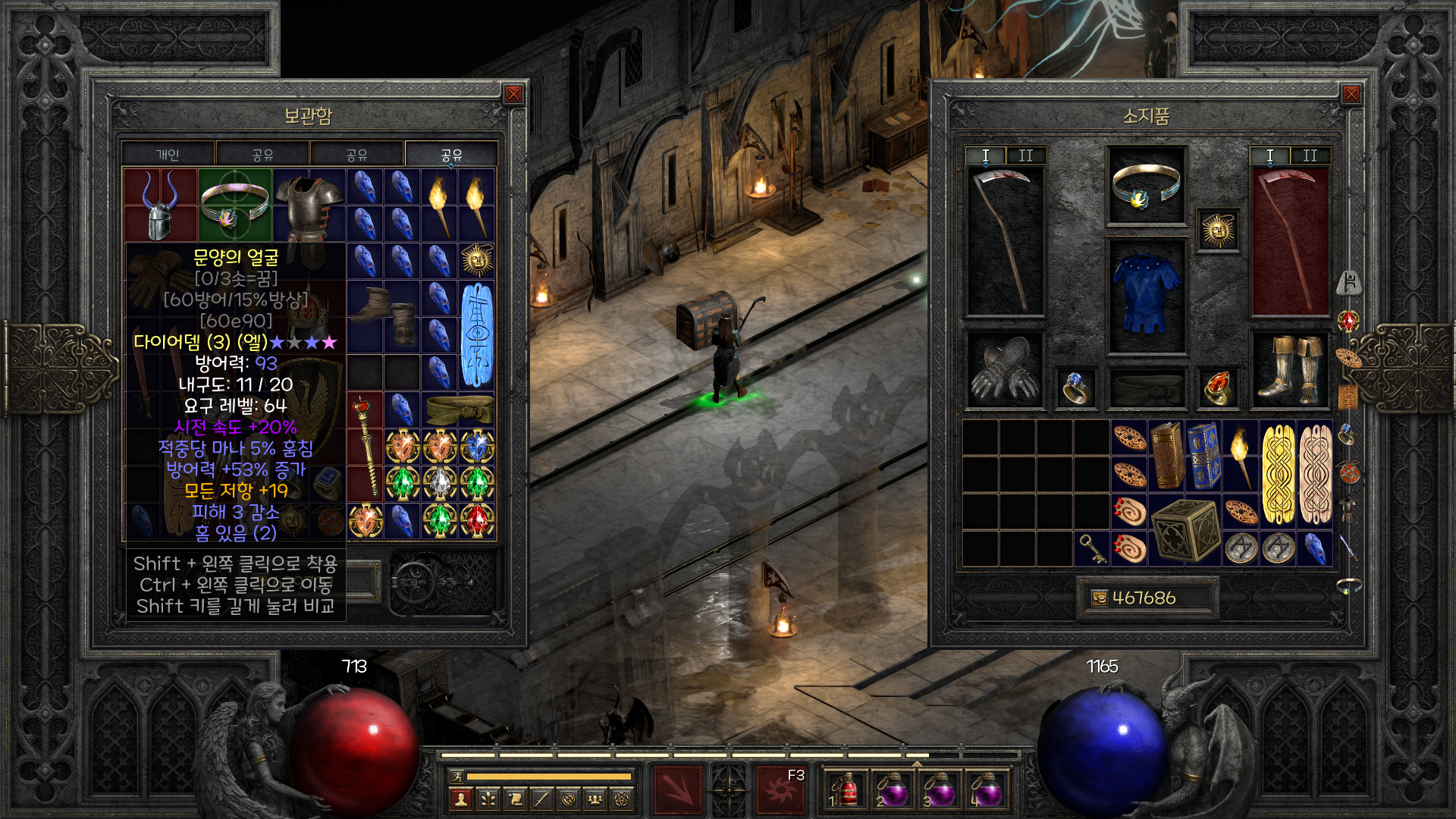
Task: Select the yellow large charm in the inventory
Action: point(1278,475)
